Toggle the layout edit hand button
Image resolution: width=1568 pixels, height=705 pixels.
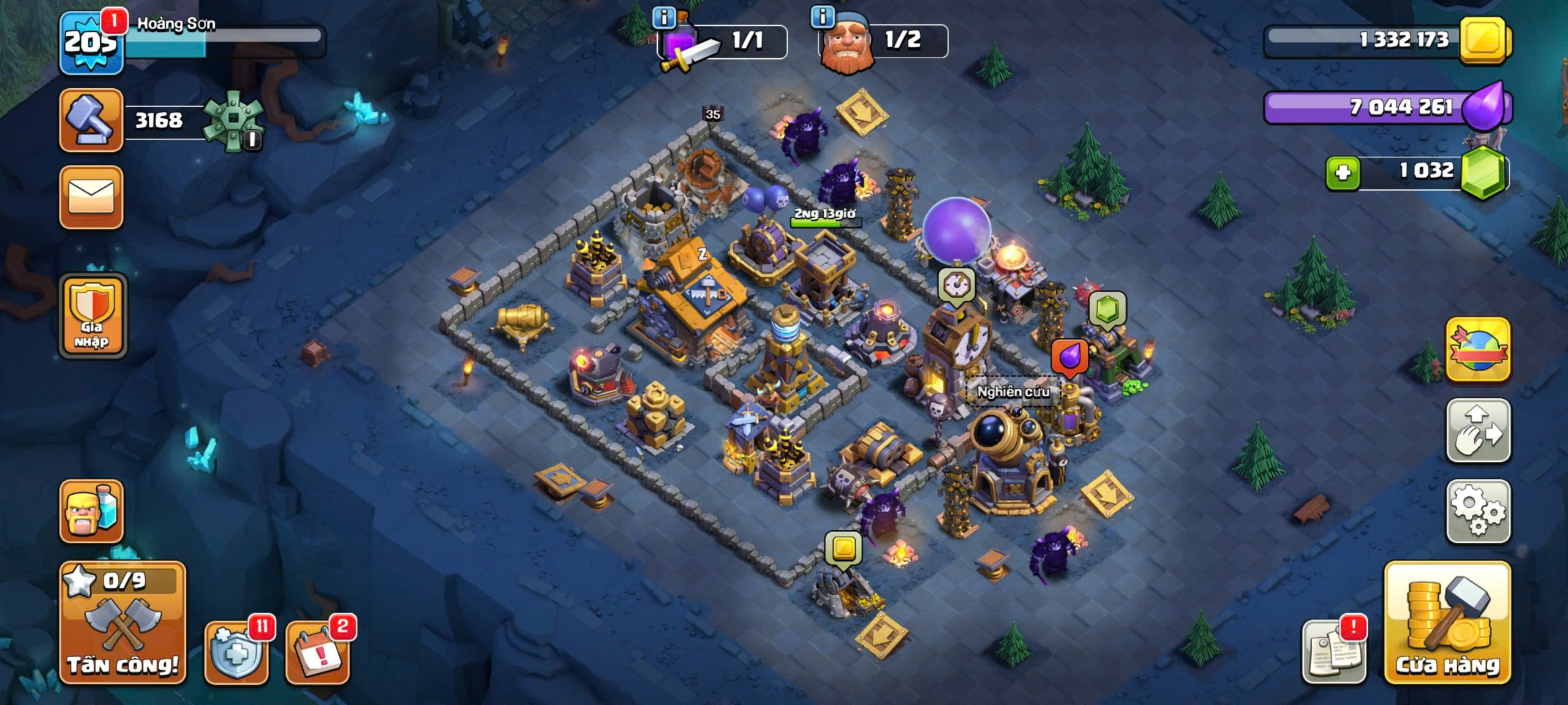1478,431
